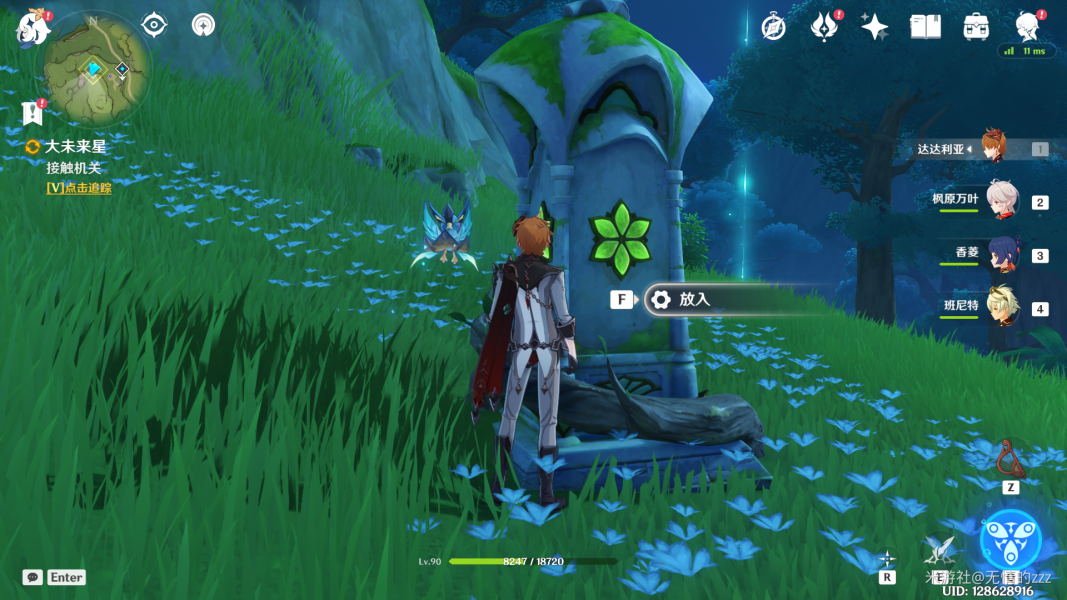The image size is (1067, 600).
Task: Select the 大未来星 quest tracker
Action: tap(75, 146)
